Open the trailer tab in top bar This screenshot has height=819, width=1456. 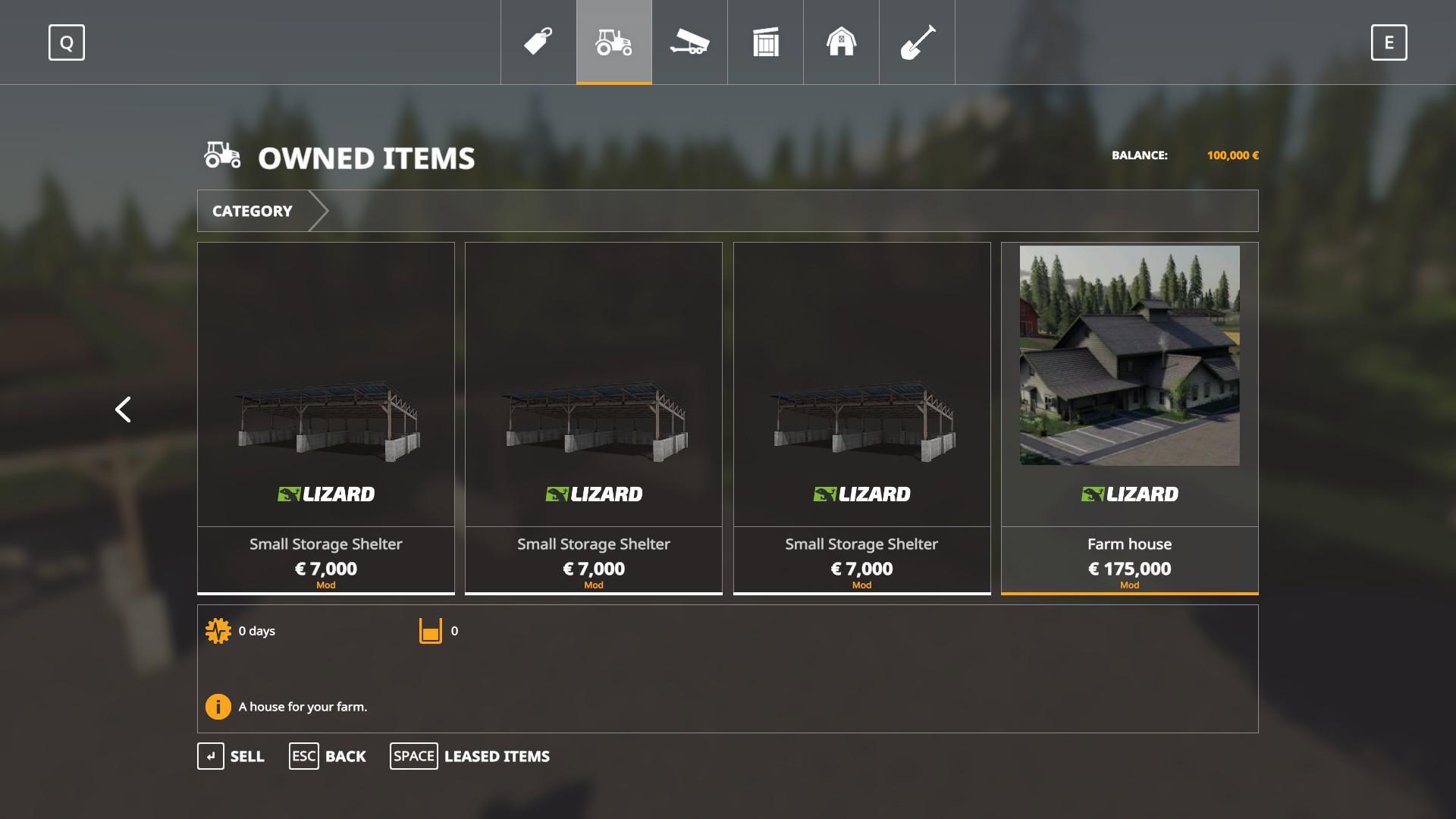click(x=689, y=42)
